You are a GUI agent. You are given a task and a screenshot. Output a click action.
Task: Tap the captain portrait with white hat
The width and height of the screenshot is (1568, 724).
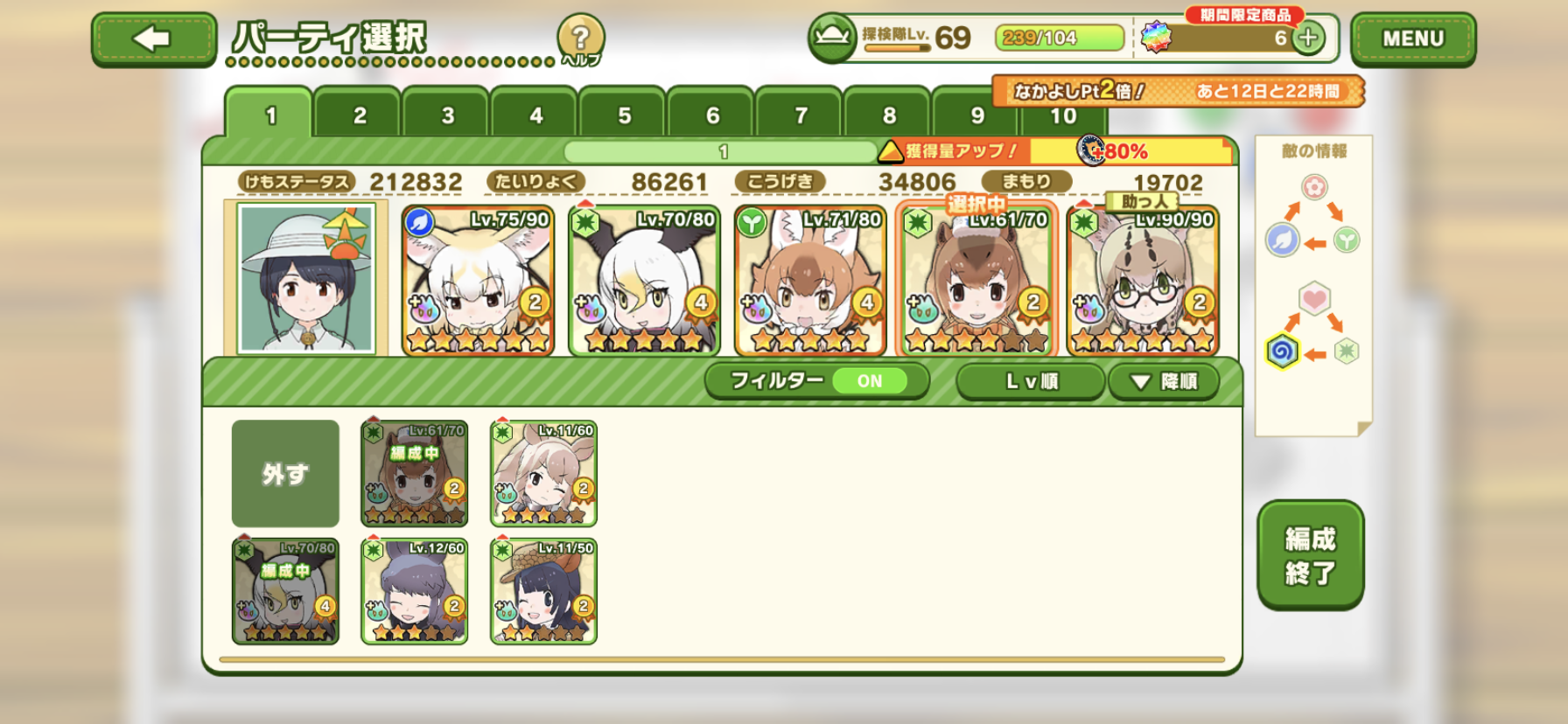[306, 278]
